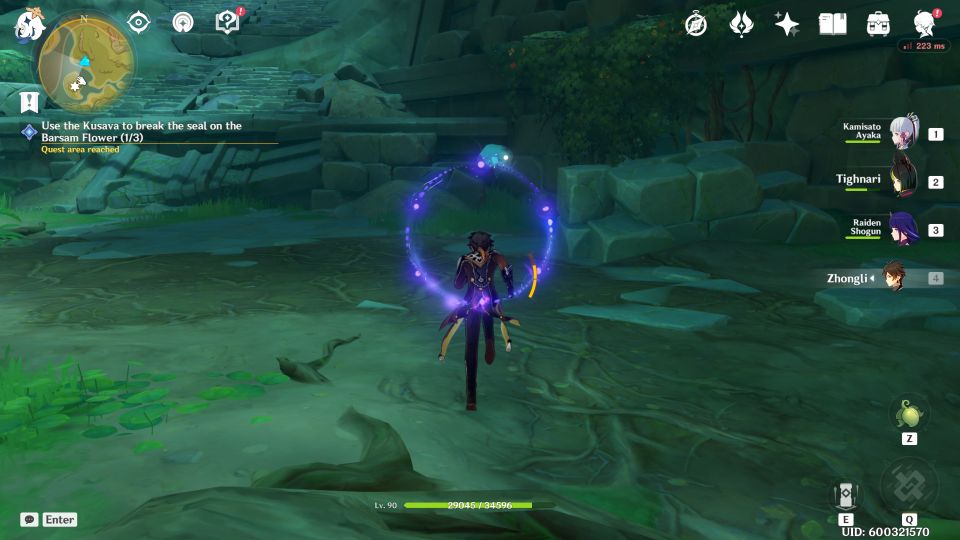960x540 pixels.
Task: Activate Zhongli's elemental skill icon
Action: pyautogui.click(x=845, y=496)
